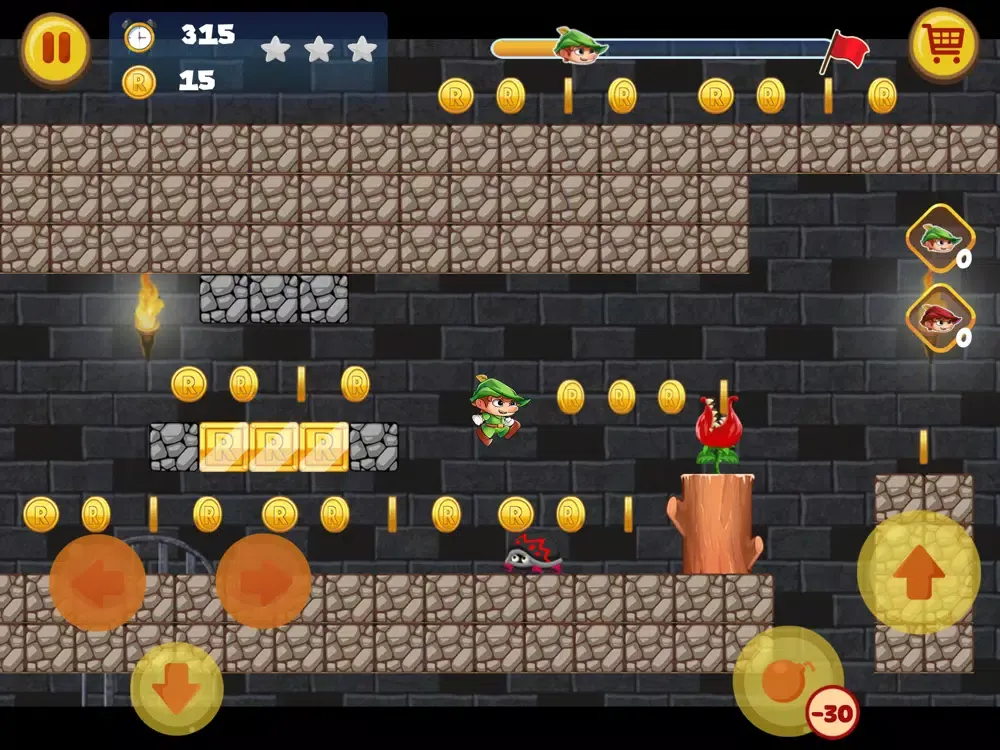The height and width of the screenshot is (750, 1000).
Task: Select the red-hat character power-up icon
Action: click(x=940, y=318)
